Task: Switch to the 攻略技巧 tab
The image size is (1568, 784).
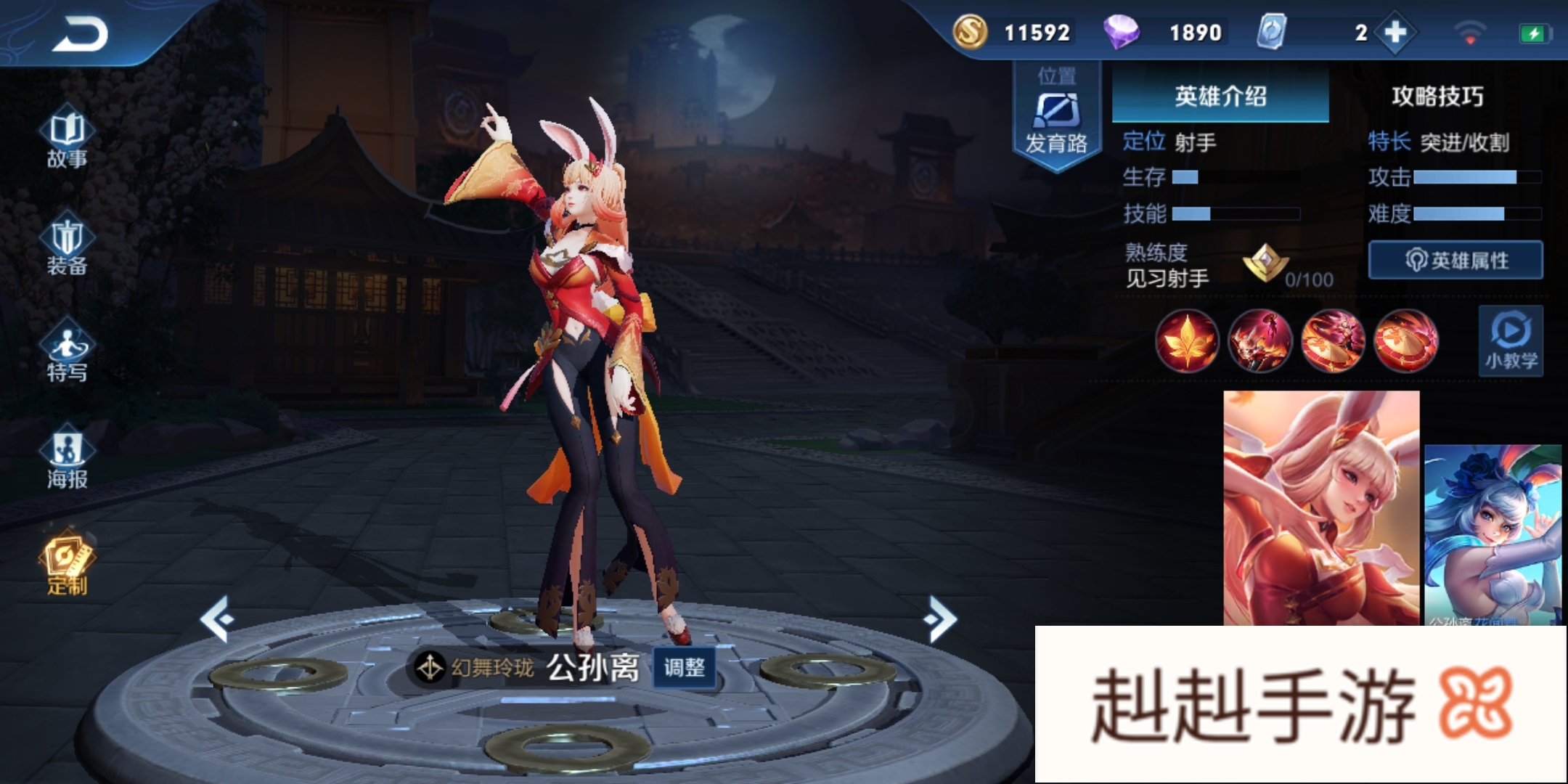Action: click(1437, 96)
